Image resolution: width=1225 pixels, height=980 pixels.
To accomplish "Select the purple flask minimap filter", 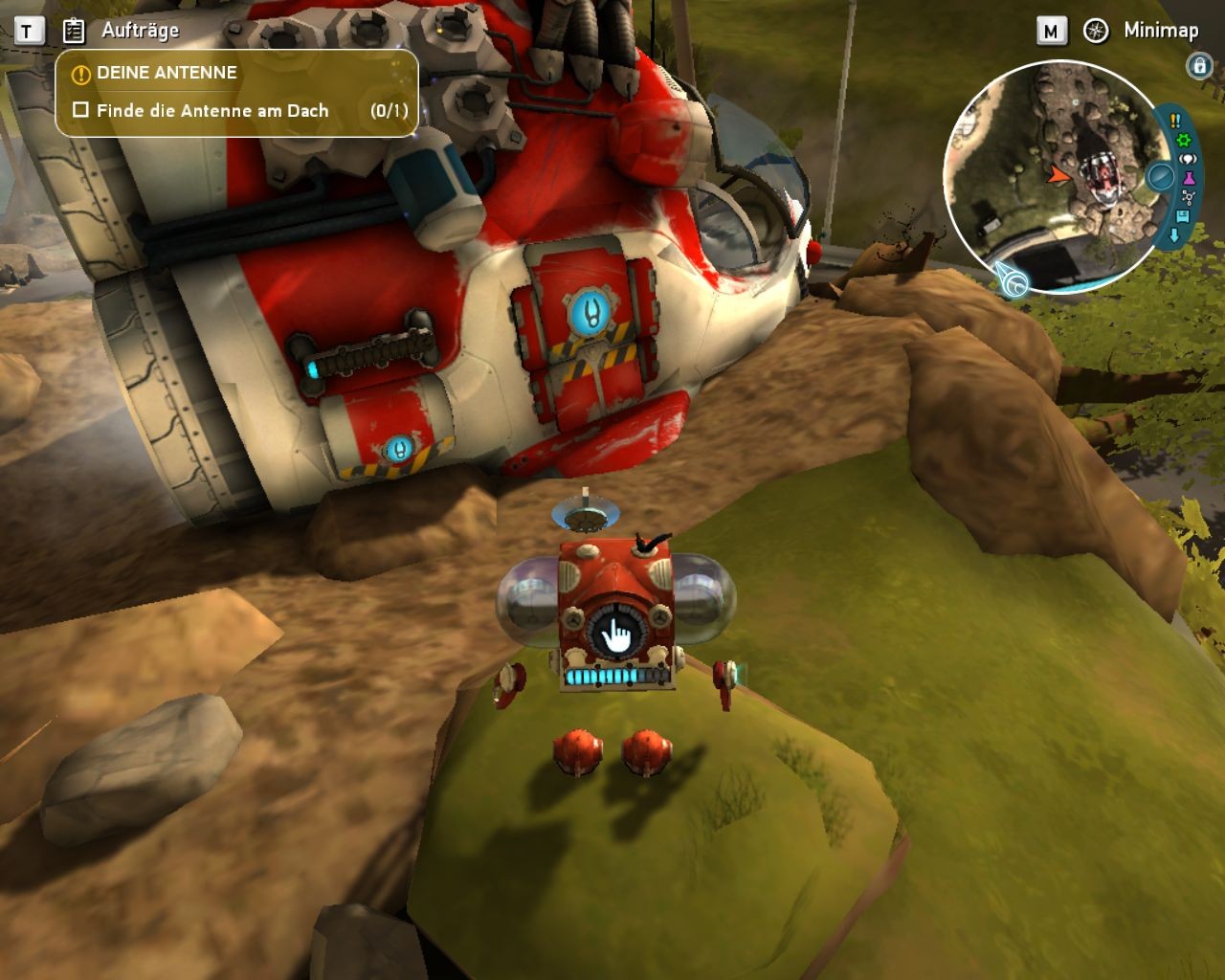I will click(1190, 179).
